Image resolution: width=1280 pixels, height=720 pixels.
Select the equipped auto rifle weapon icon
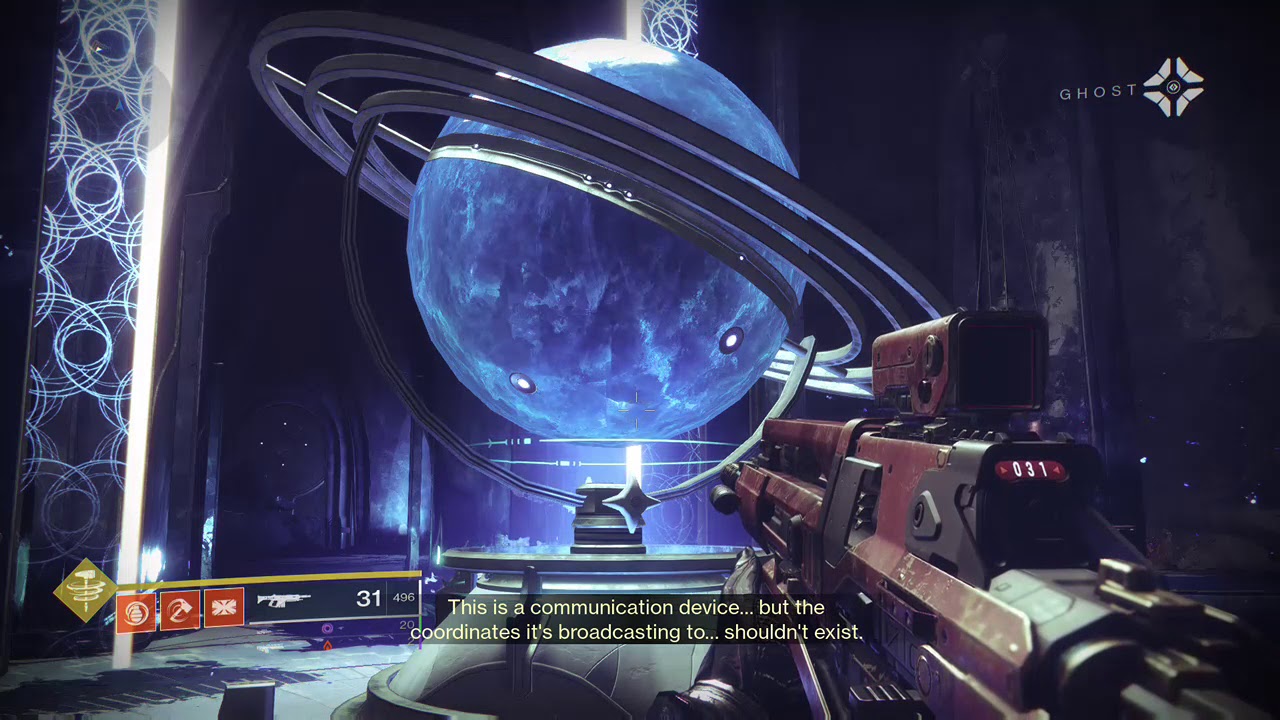284,600
